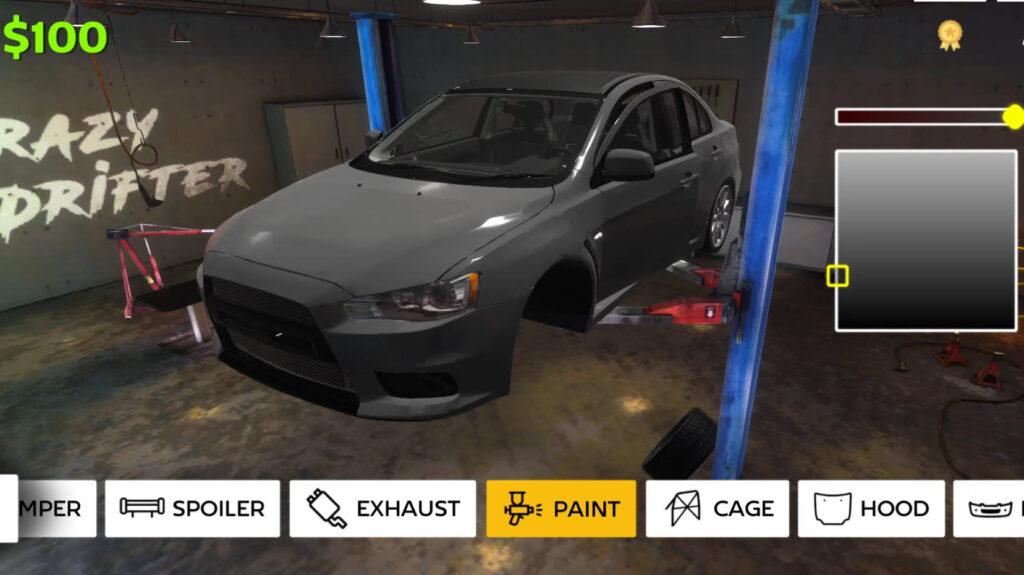Click the gold award ribbon icon
Screen dimensions: 1024x575
coord(949,35)
